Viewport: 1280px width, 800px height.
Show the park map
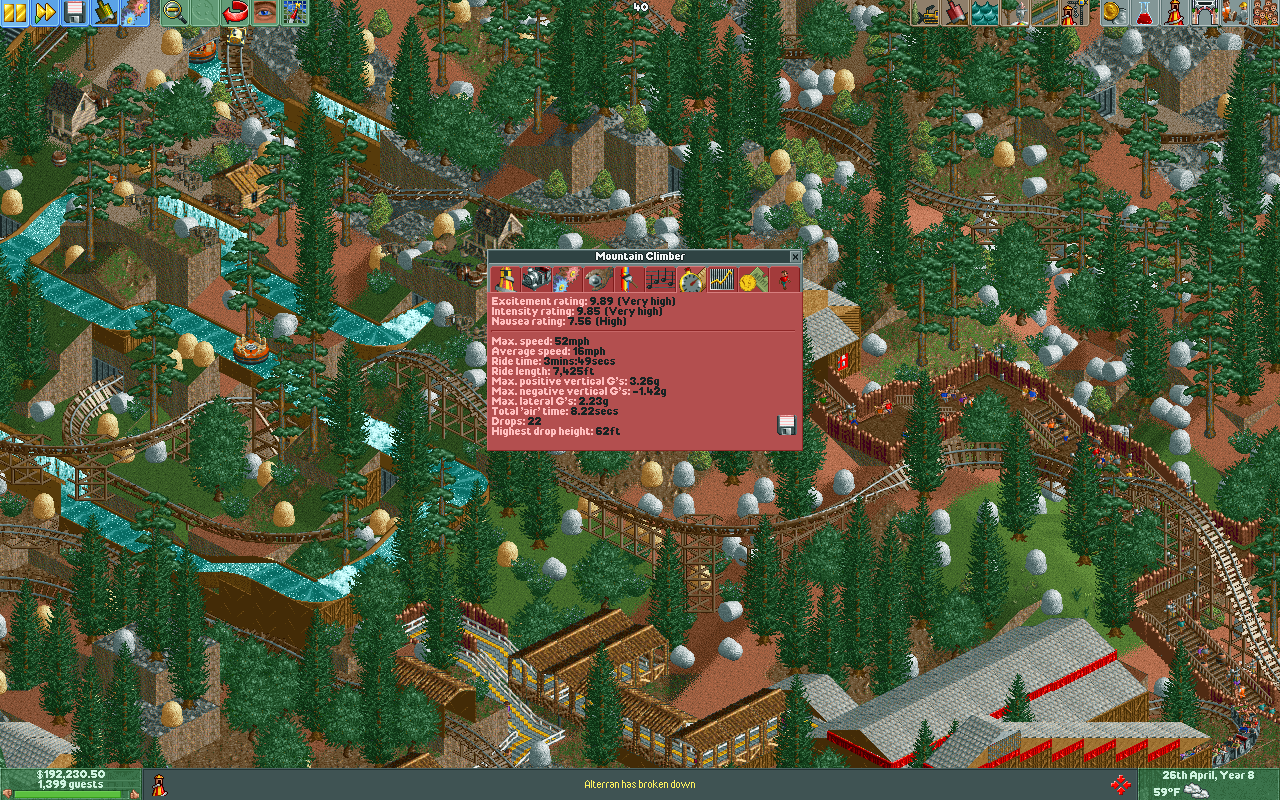click(294, 12)
